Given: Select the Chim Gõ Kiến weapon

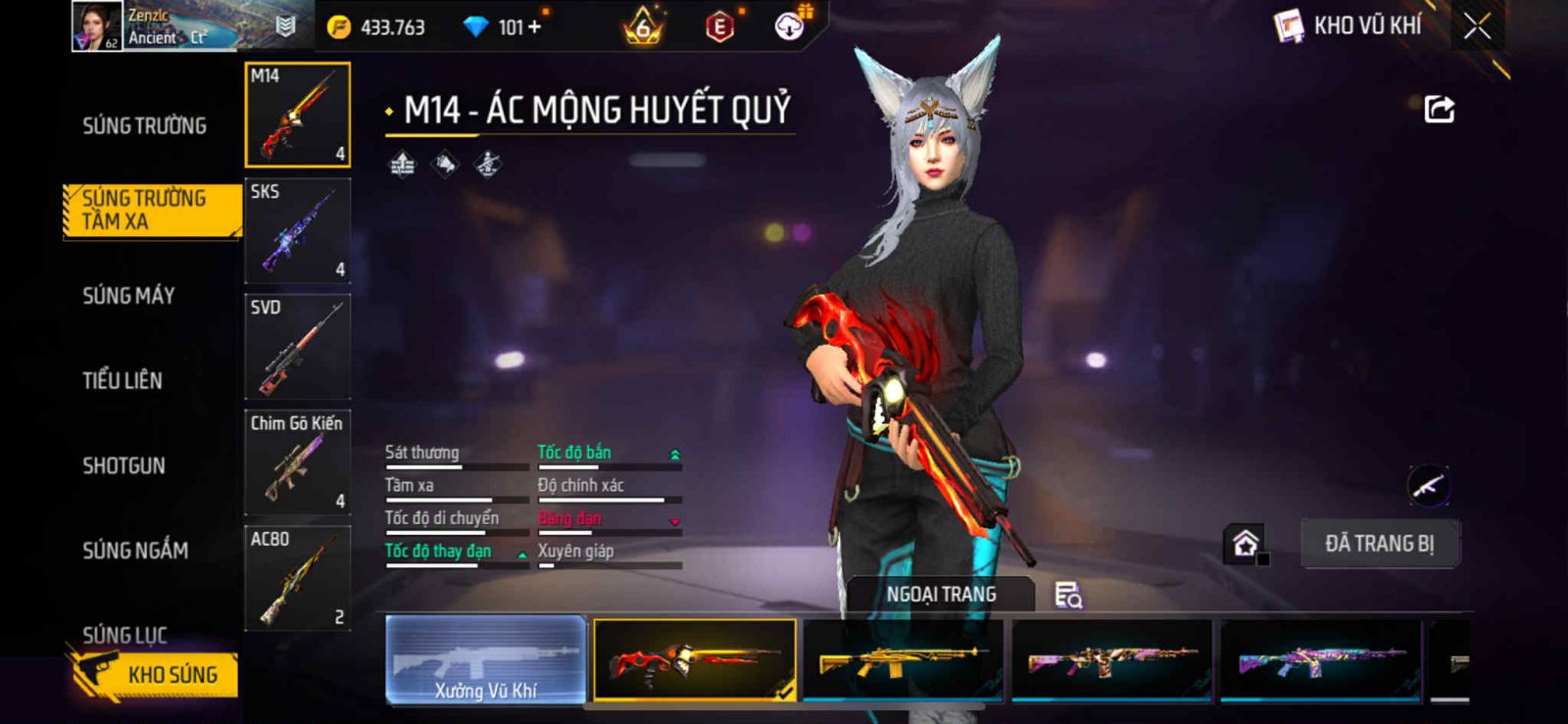Looking at the screenshot, I should (x=297, y=462).
